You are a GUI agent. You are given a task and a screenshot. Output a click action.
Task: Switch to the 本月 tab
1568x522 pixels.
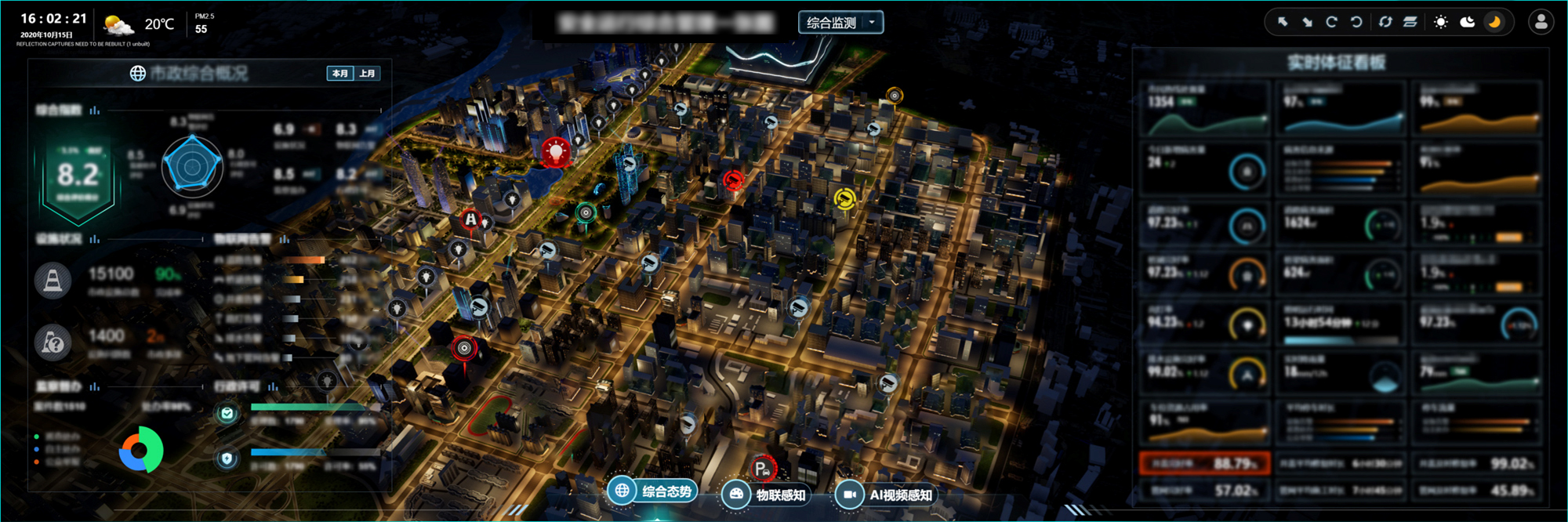coord(340,73)
